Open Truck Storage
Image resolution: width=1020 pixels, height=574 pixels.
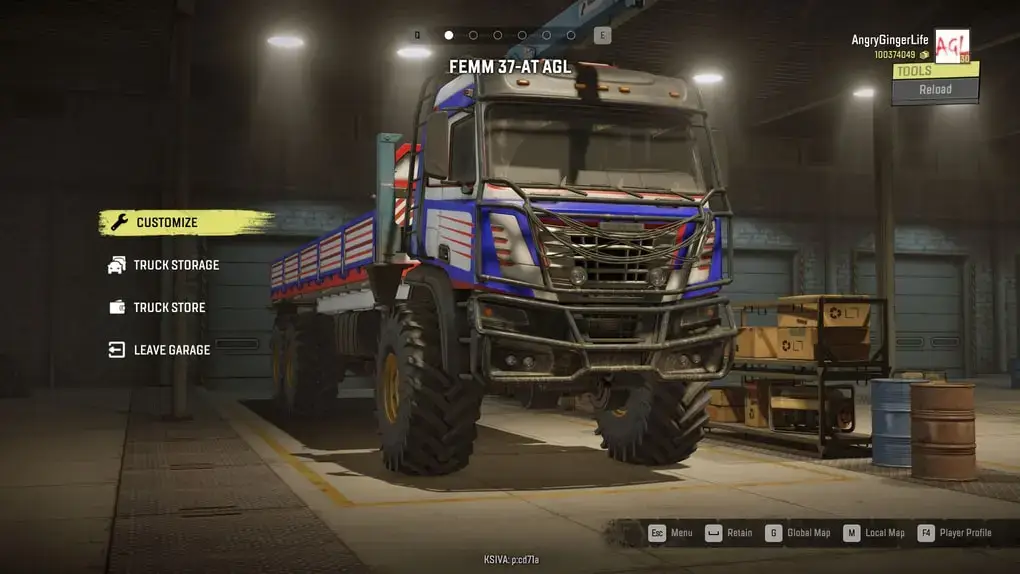pos(175,265)
